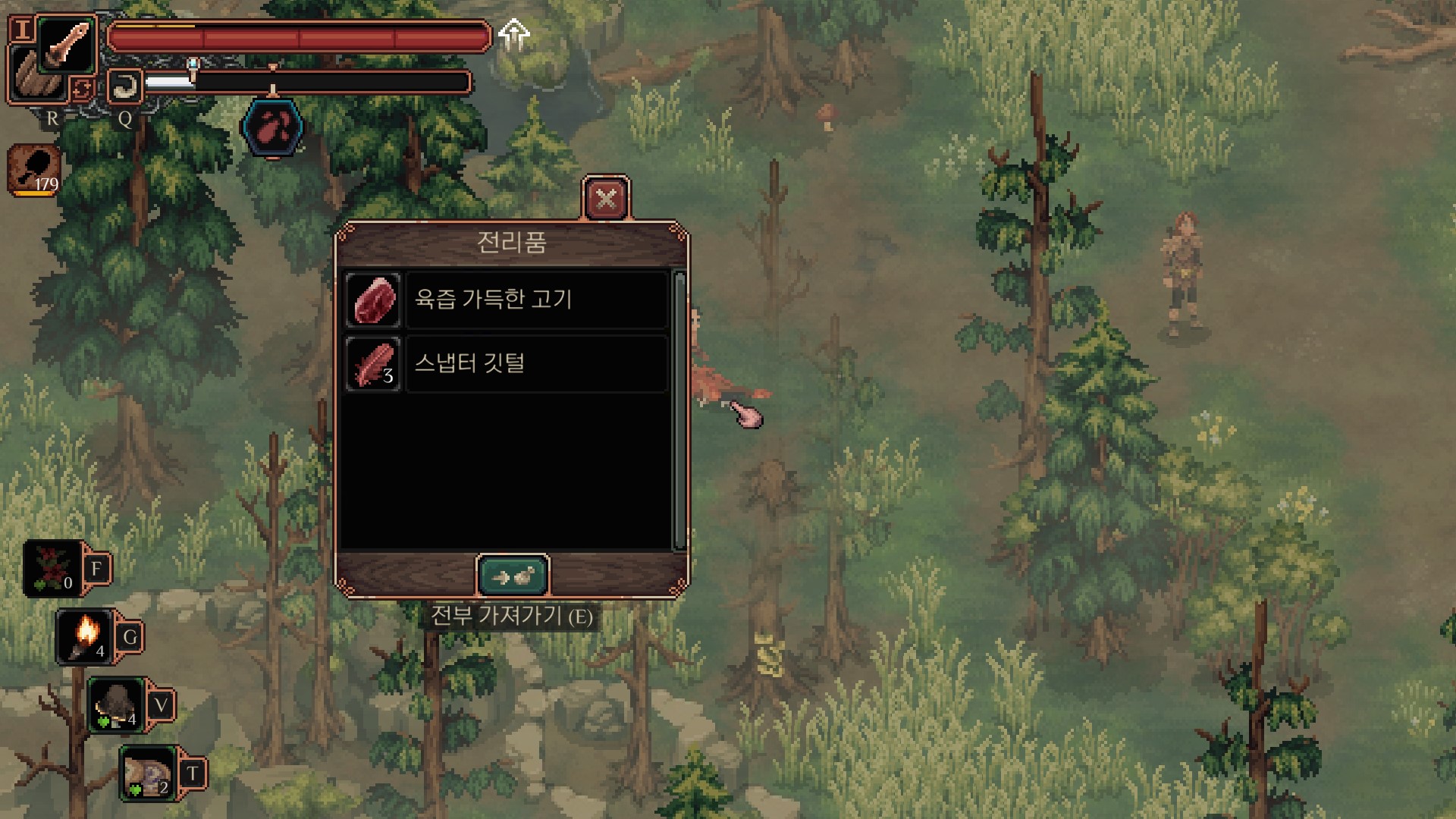Select the equipped knife weapon slot
Image resolution: width=1456 pixels, height=819 pixels.
pyautogui.click(x=67, y=44)
